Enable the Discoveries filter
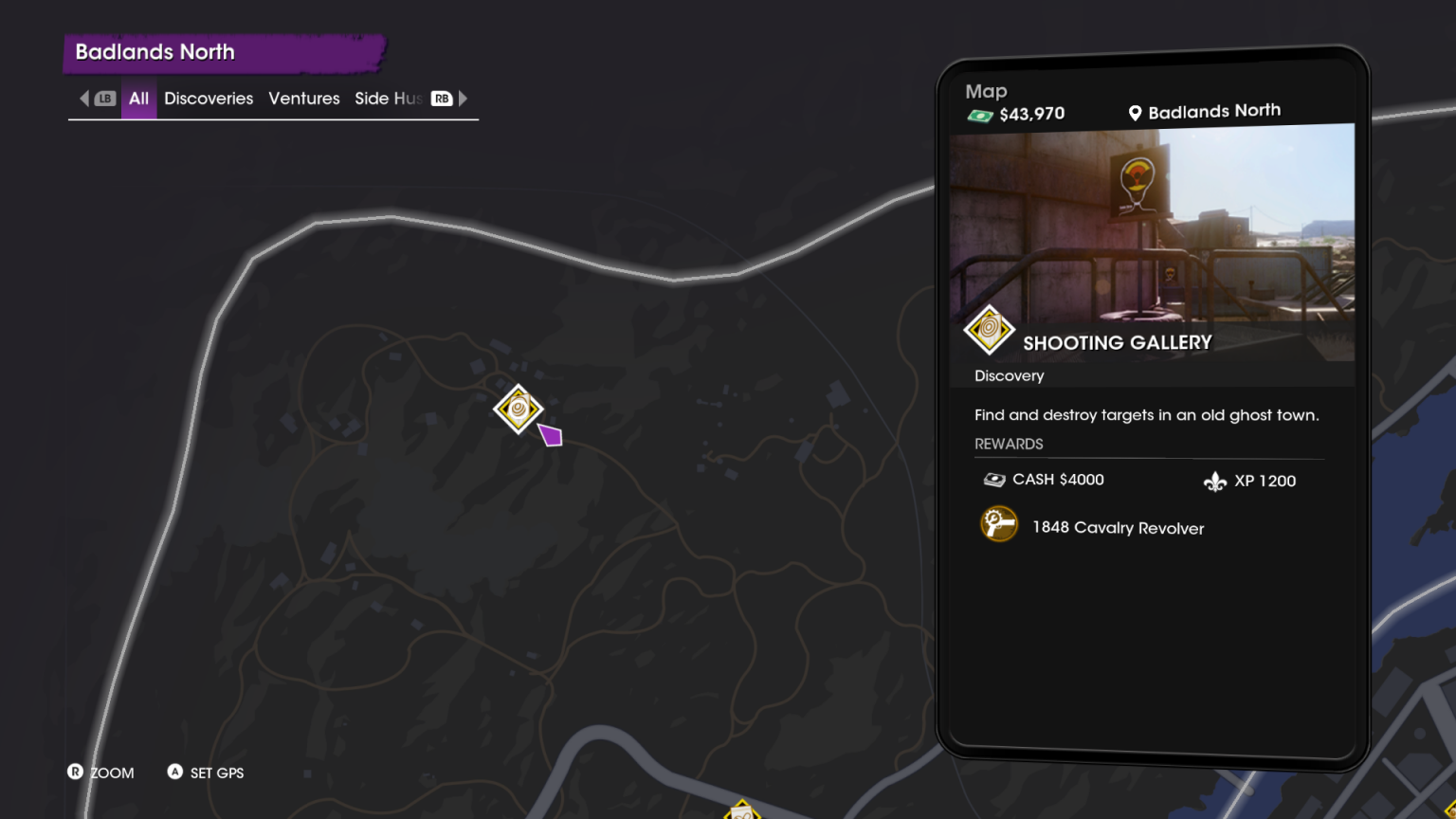 click(x=208, y=98)
